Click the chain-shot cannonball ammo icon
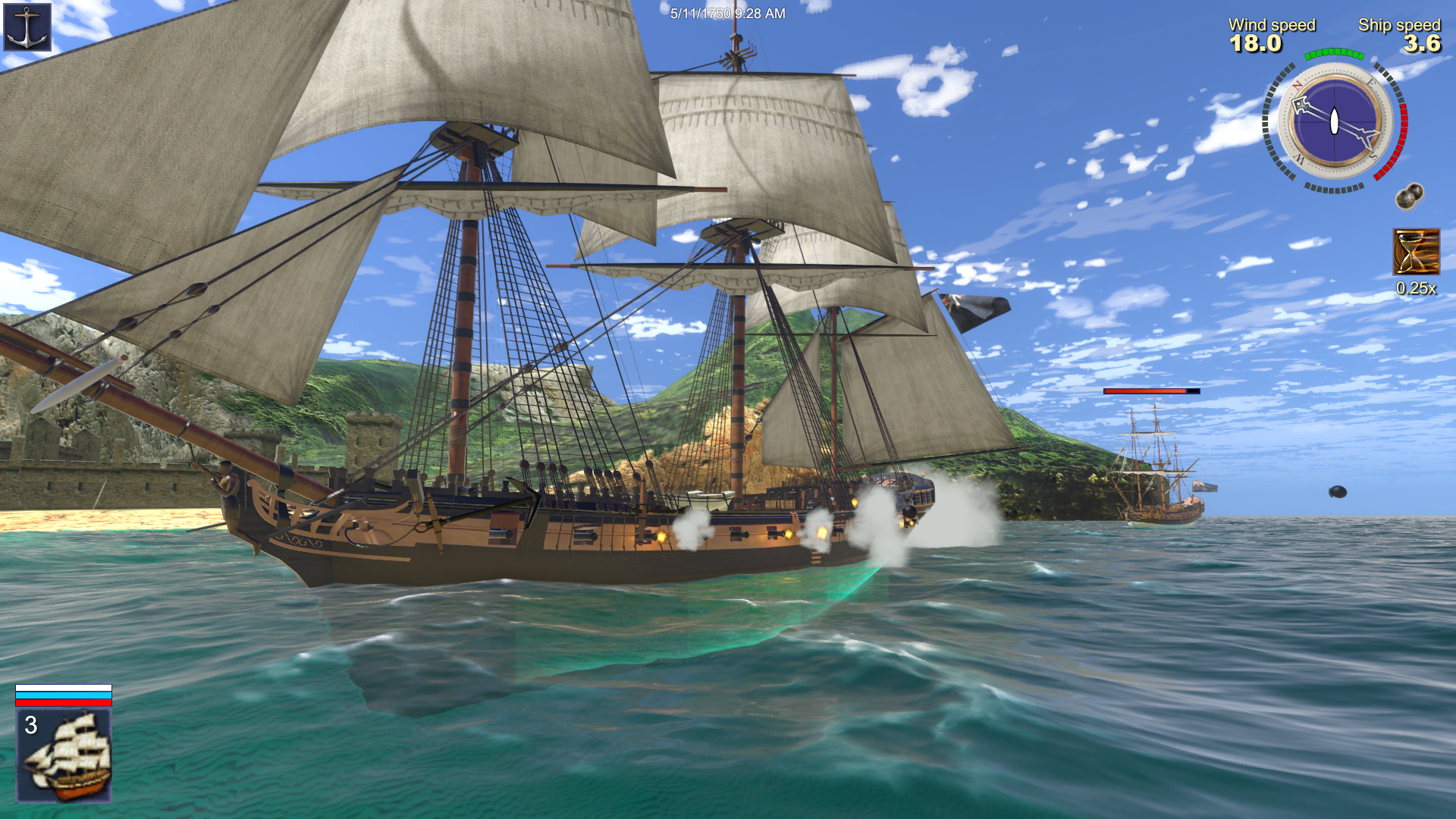 pos(1409,197)
